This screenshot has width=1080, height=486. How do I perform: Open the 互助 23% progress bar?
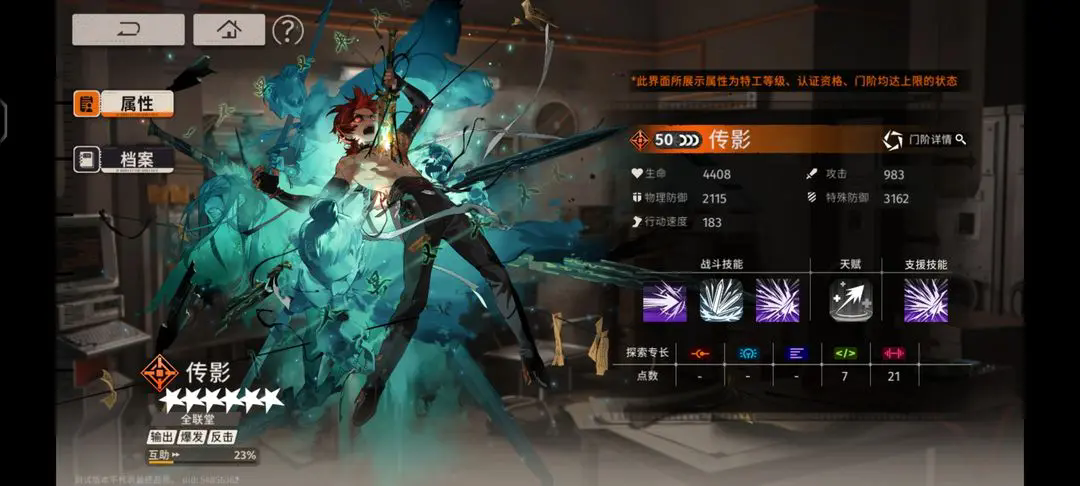pos(202,456)
